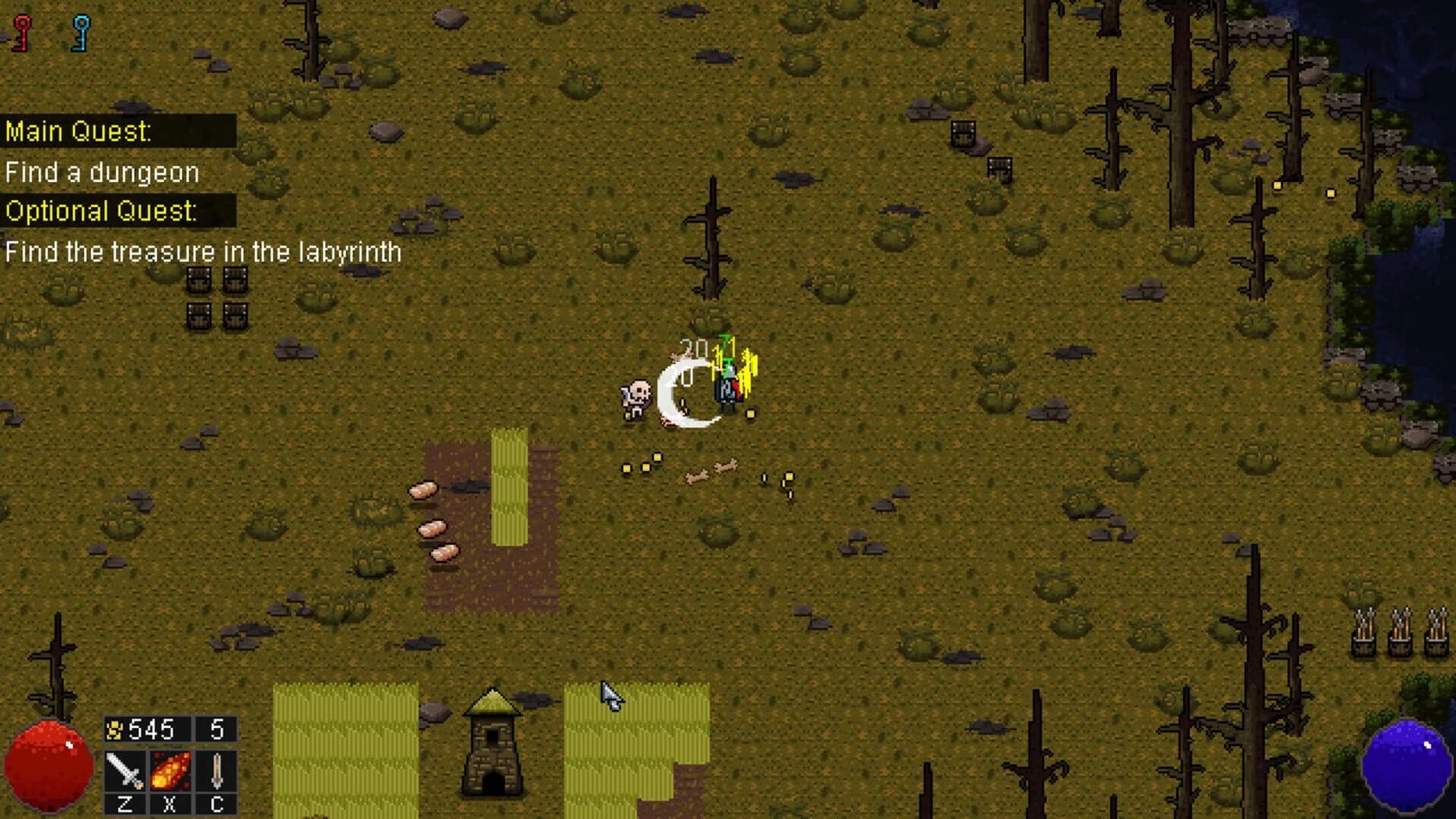Viewport: 1456px width, 819px height.
Task: Select the Main Quest text 'Find a dungeon'
Action: (102, 171)
